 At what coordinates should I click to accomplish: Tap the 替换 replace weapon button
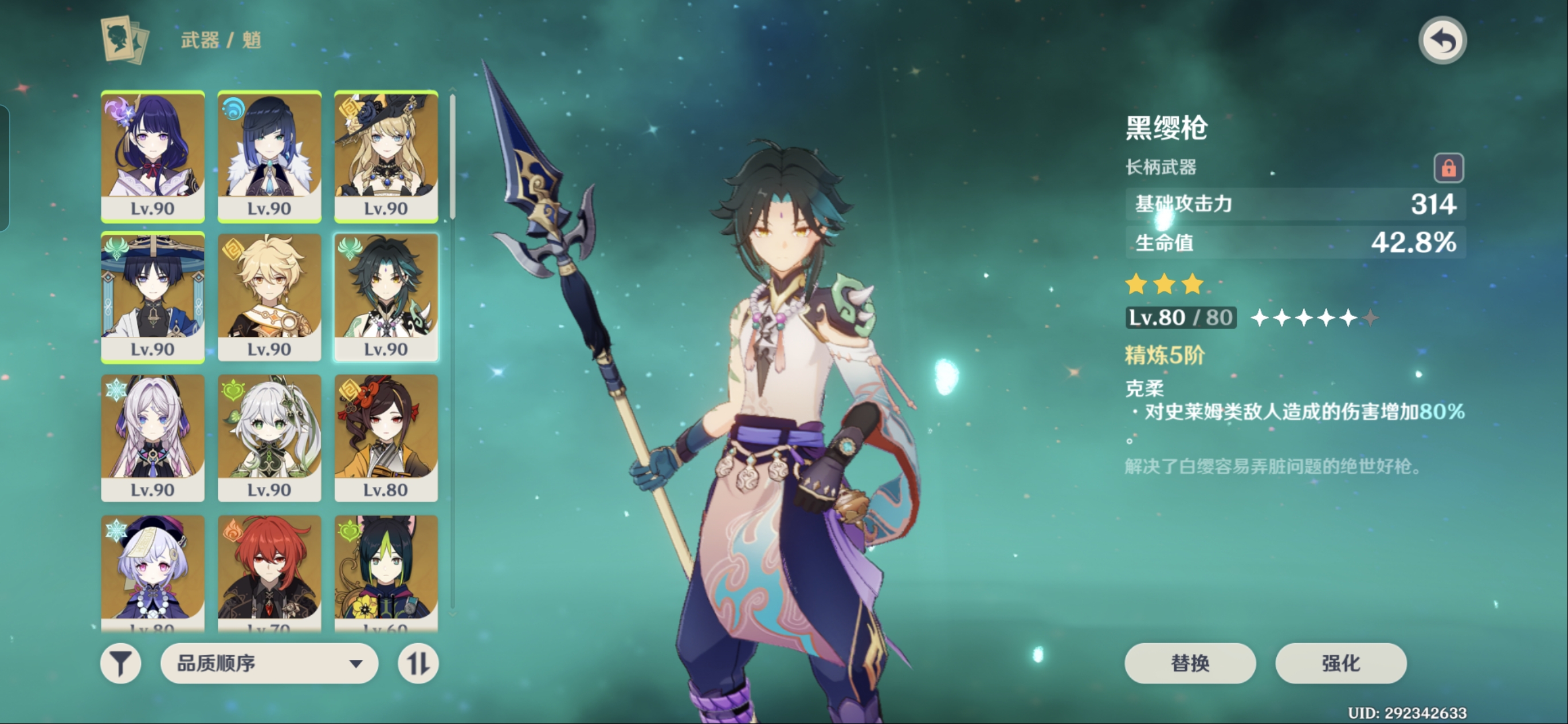[1189, 663]
